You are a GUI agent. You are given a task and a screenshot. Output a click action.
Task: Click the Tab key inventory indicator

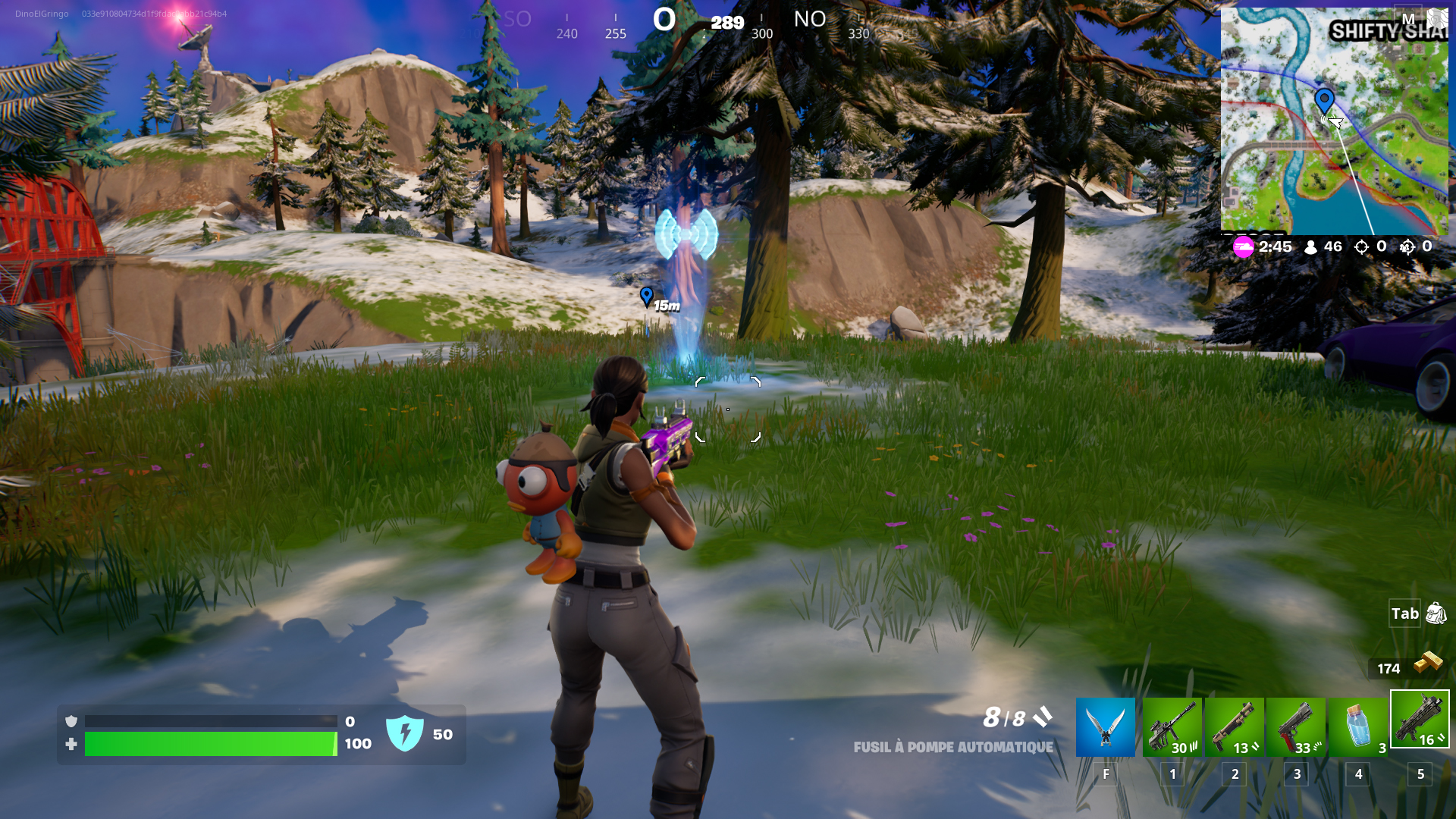pyautogui.click(x=1405, y=614)
